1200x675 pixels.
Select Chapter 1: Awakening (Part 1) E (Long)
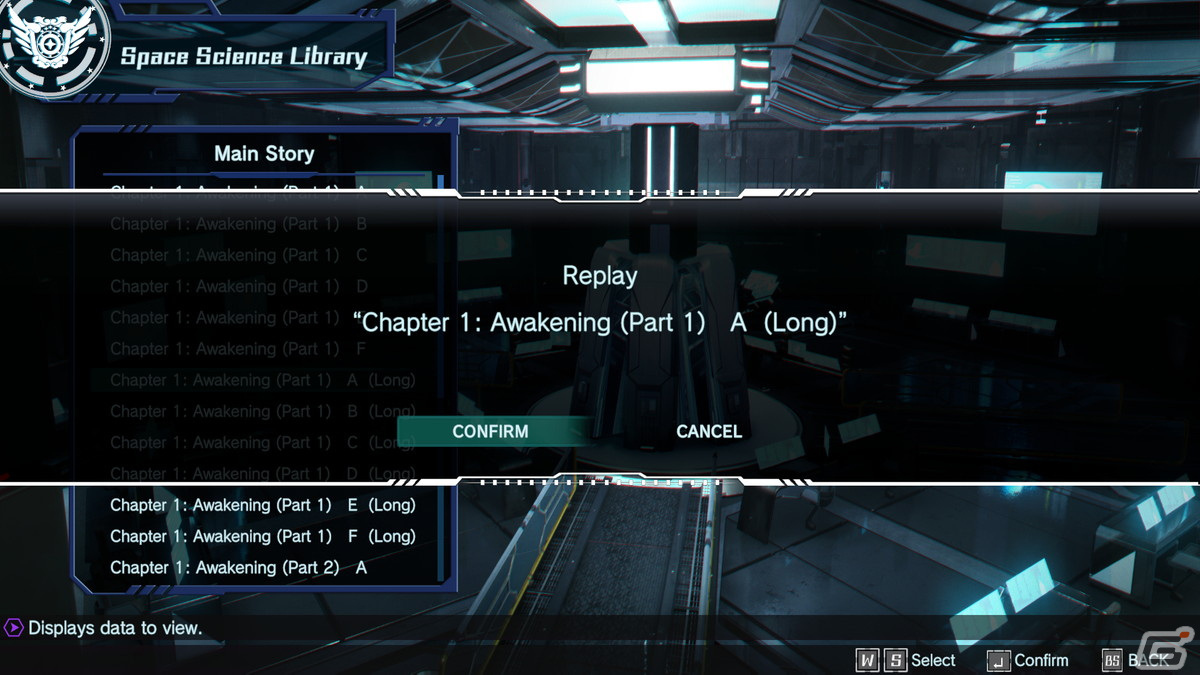coord(262,505)
